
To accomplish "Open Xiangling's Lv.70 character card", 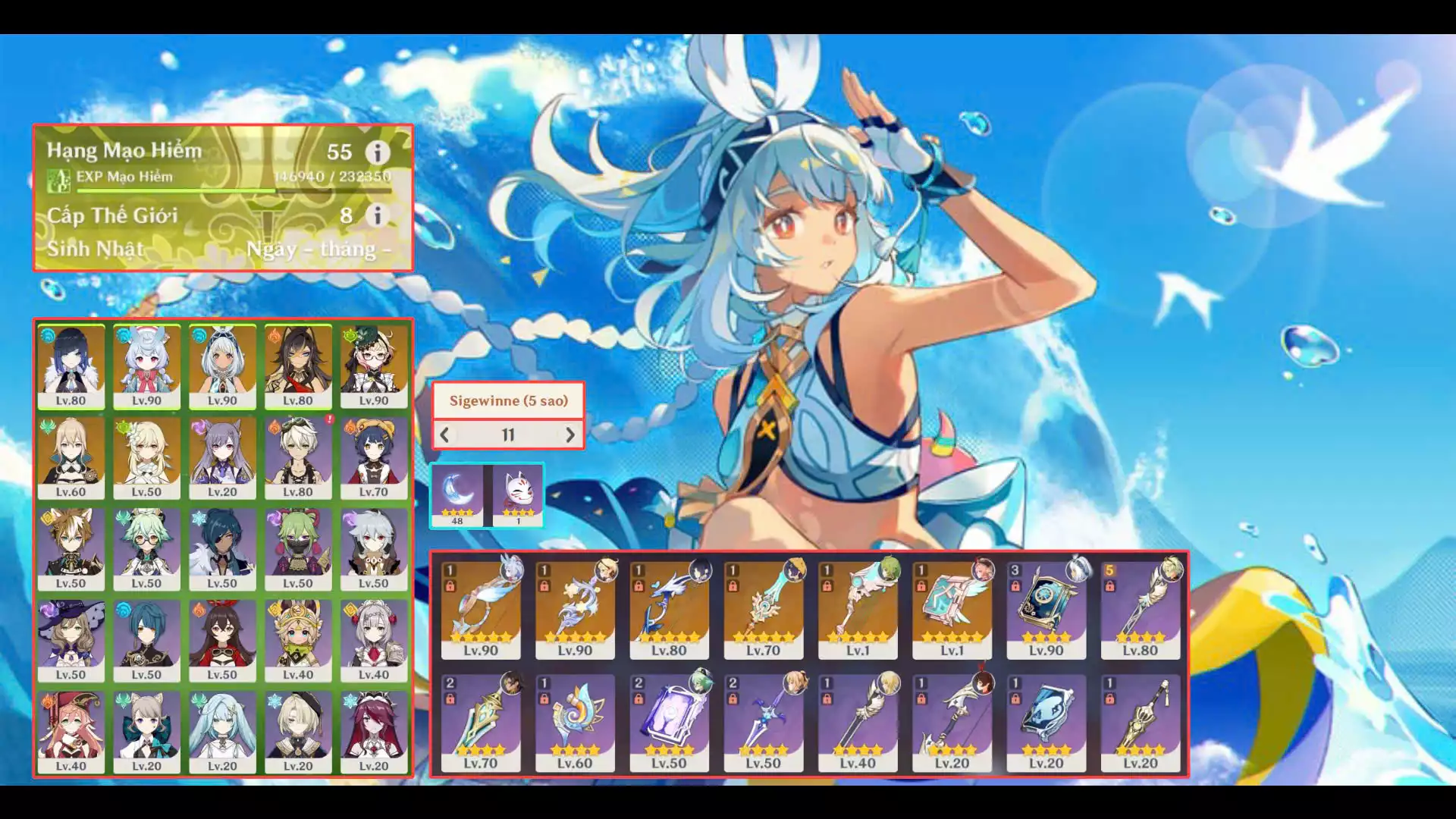I will [x=374, y=459].
